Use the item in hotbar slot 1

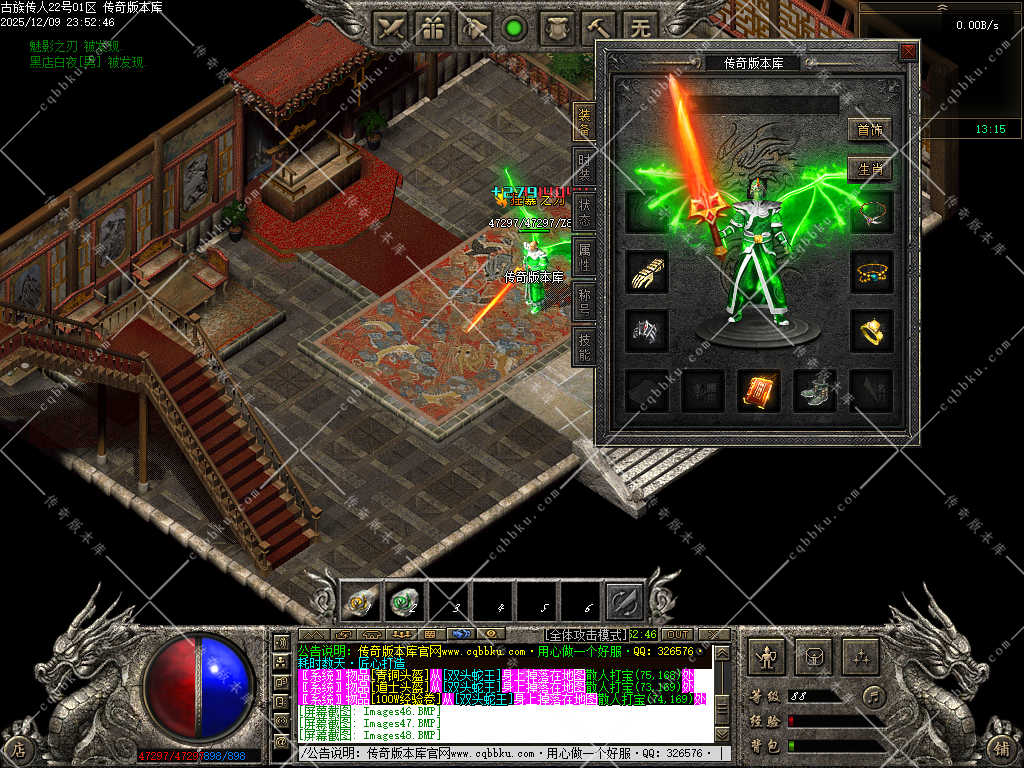[x=360, y=601]
